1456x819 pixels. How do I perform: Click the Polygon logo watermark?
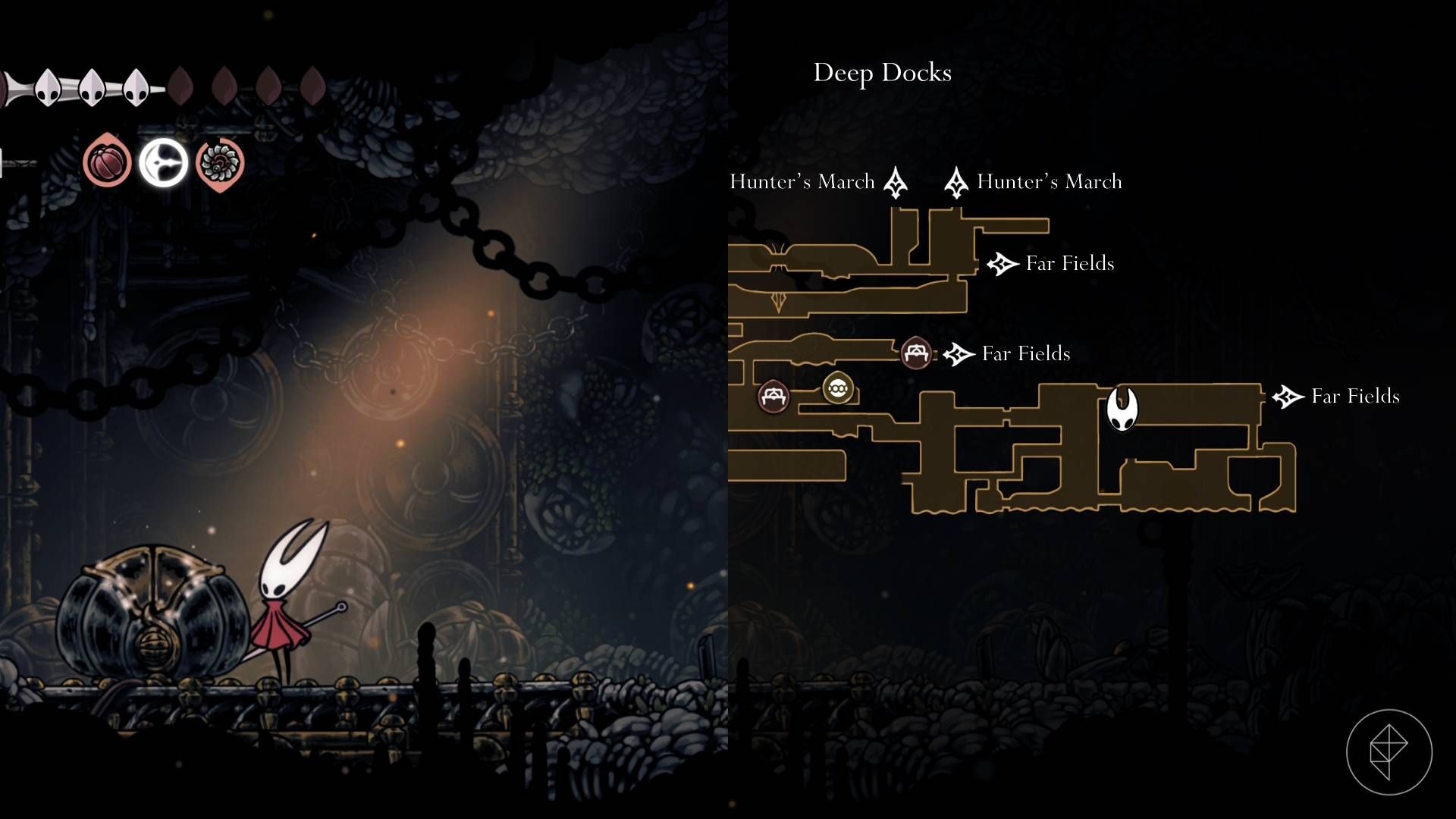[x=1389, y=752]
